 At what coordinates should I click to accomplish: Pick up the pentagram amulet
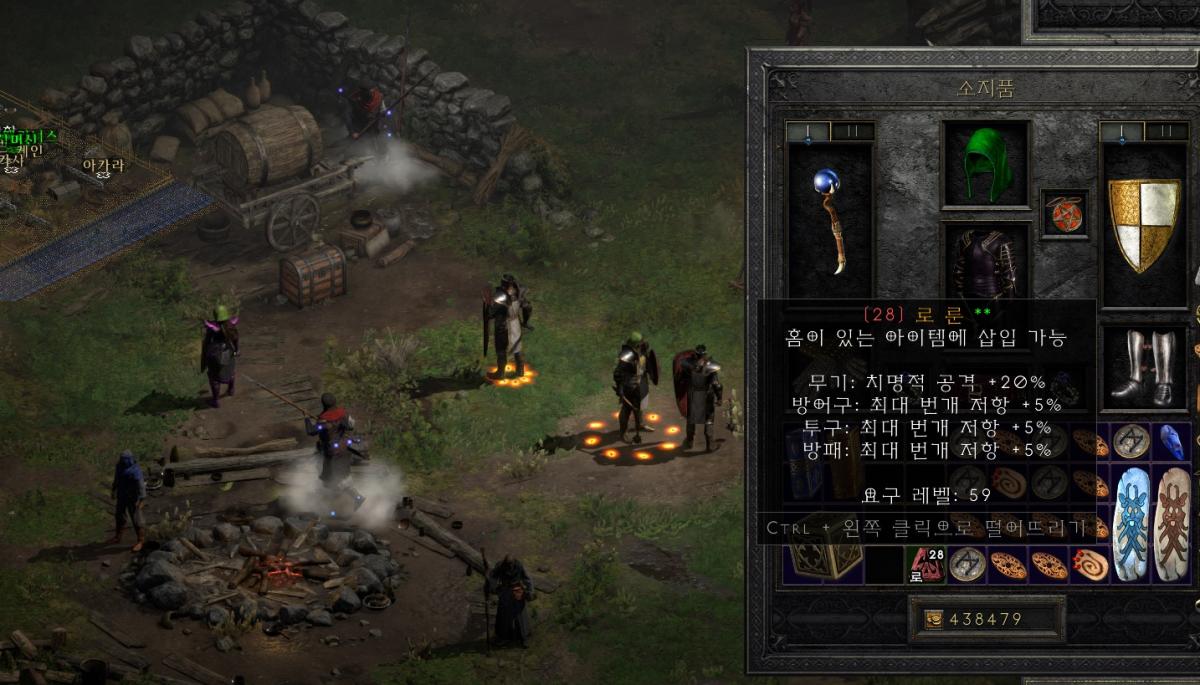(1064, 213)
